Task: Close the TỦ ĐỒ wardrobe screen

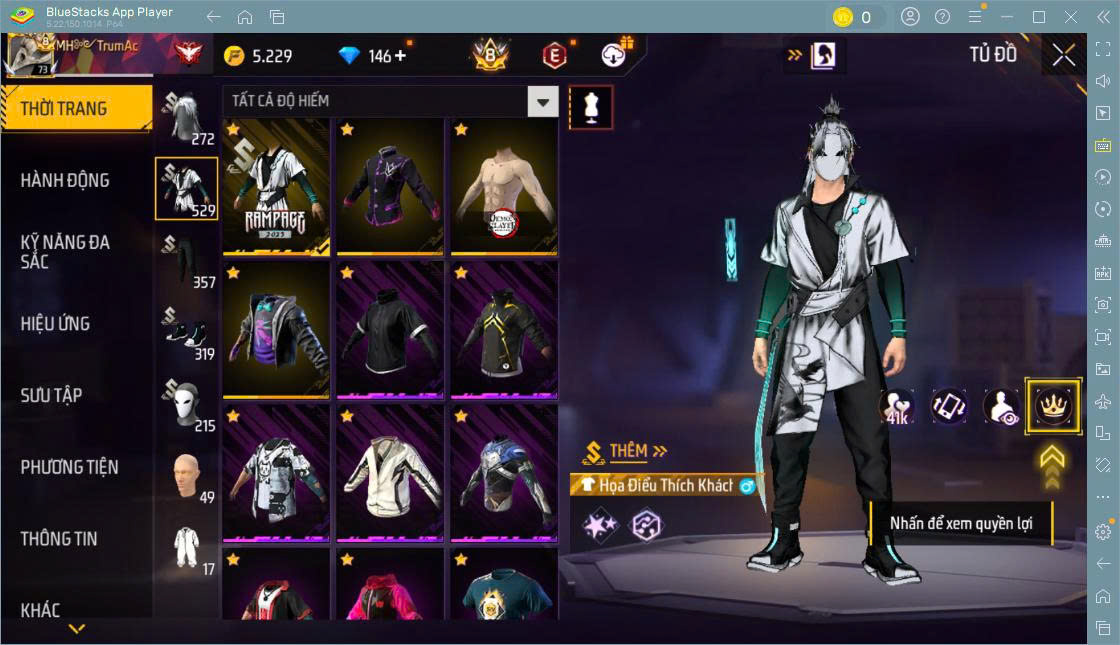Action: 1064,55
